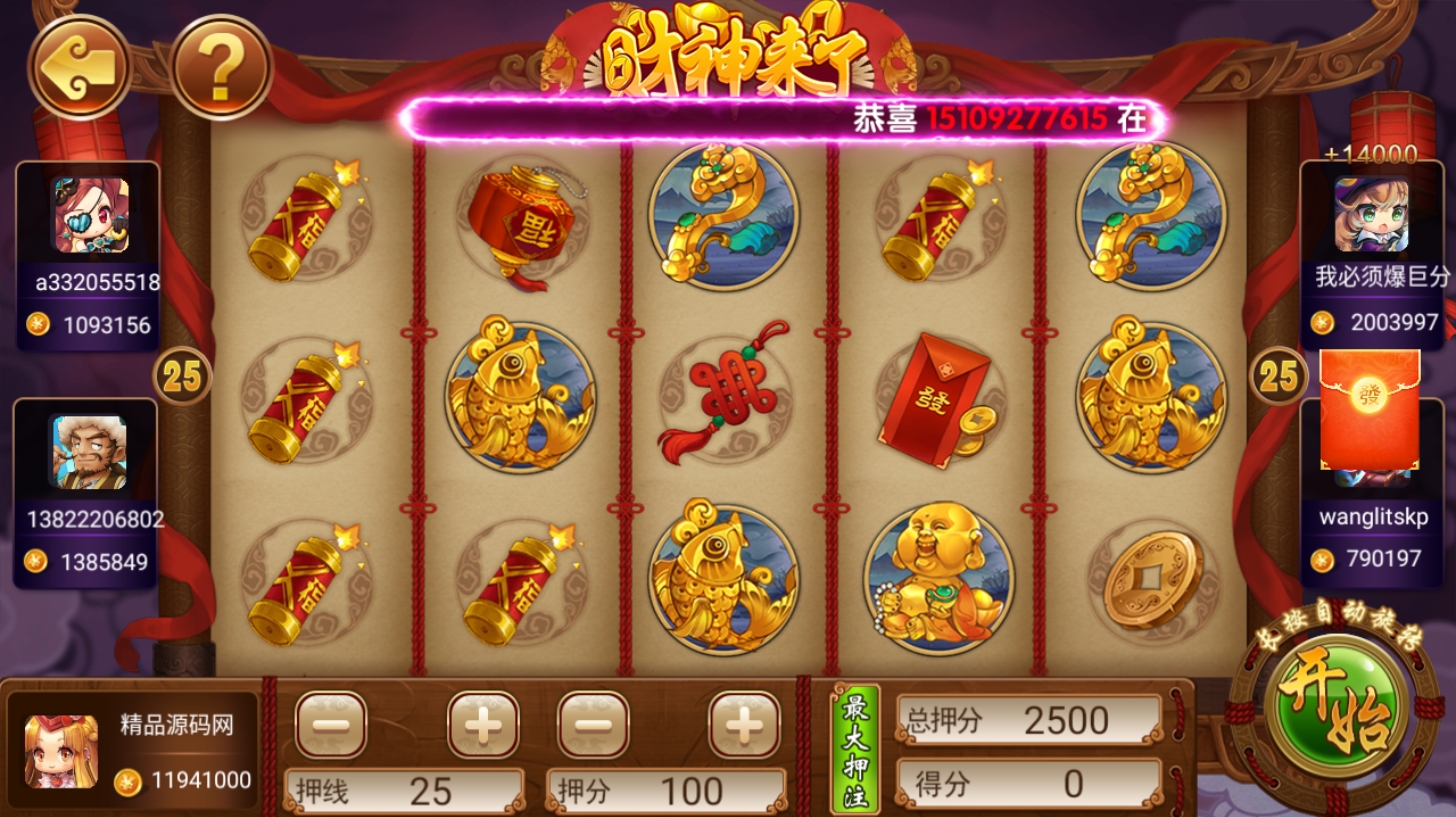Screen dimensions: 1456x817
Task: Increase the 押分 bet amount with plus
Action: (744, 724)
